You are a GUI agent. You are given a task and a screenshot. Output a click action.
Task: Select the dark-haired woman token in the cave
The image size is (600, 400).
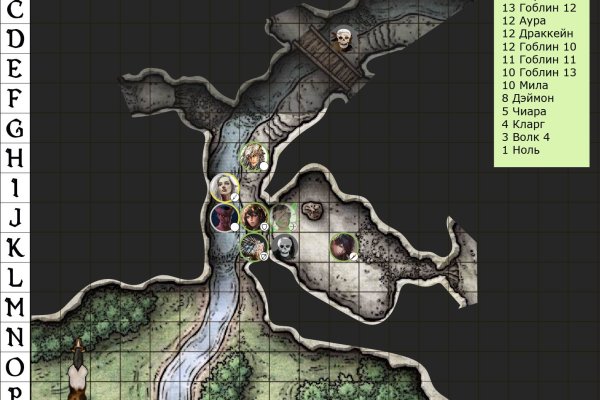point(343,245)
